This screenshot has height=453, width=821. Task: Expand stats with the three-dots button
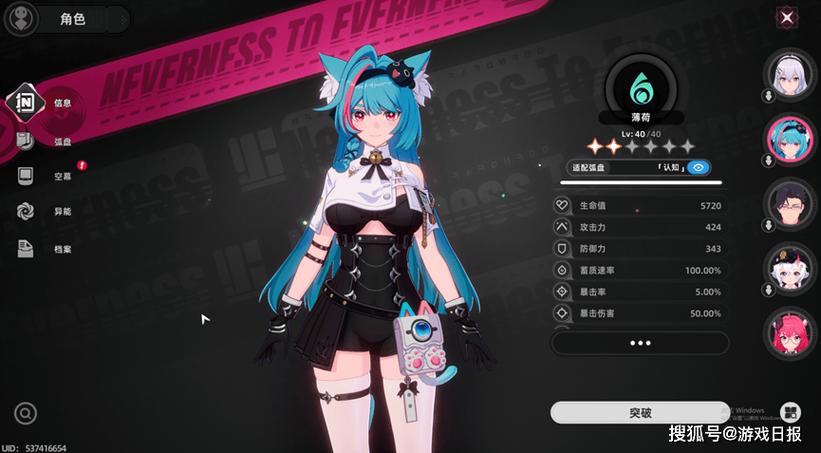pos(640,343)
